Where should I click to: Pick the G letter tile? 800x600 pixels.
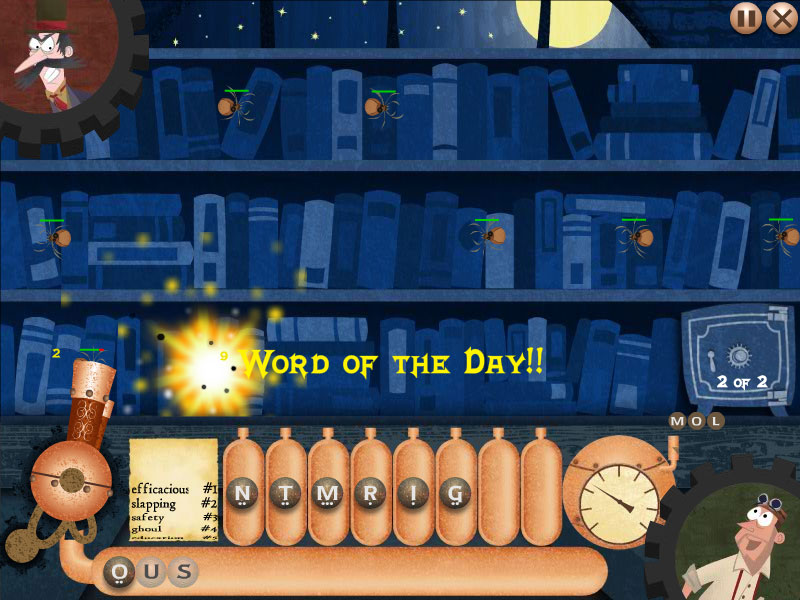pos(455,492)
